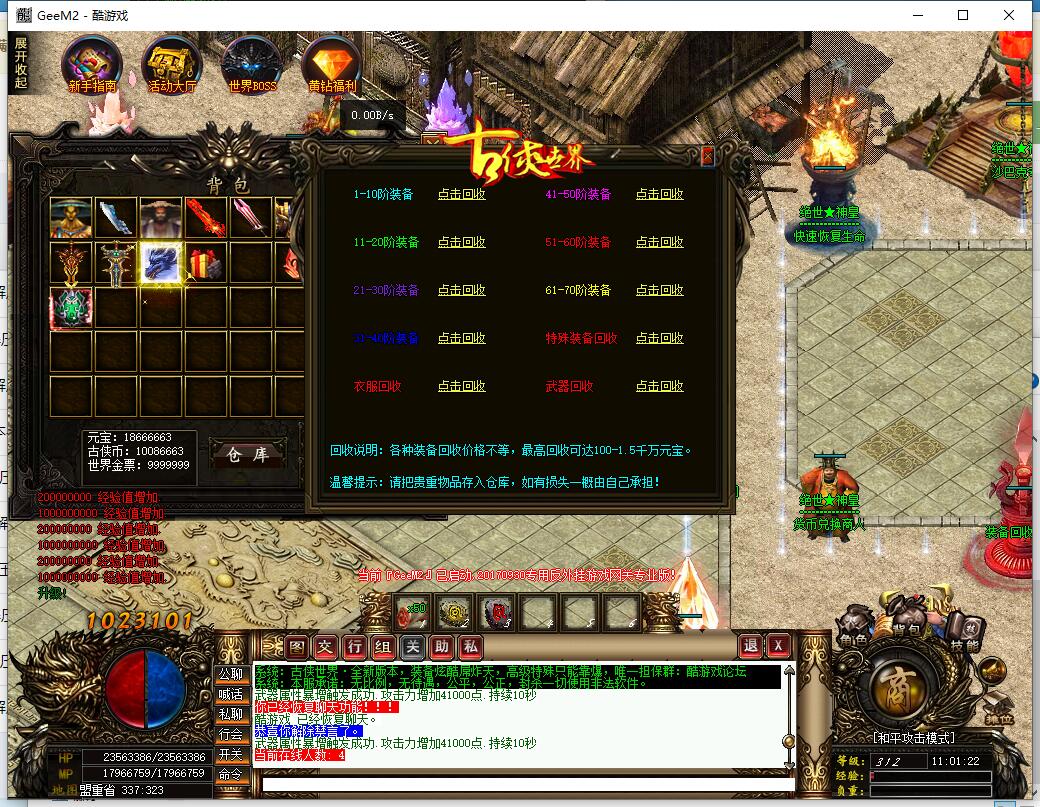Recycle 41-50阶装备 via its 点击回收 link

[660, 195]
